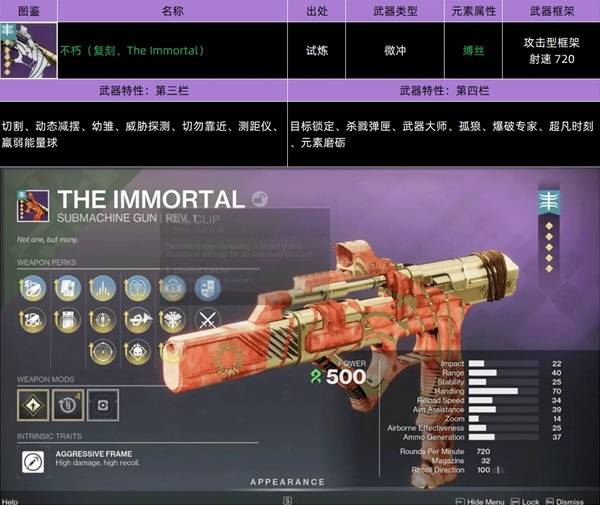Select the weapon mod slot marked 4
The width and height of the screenshot is (600, 505).
tap(66, 405)
